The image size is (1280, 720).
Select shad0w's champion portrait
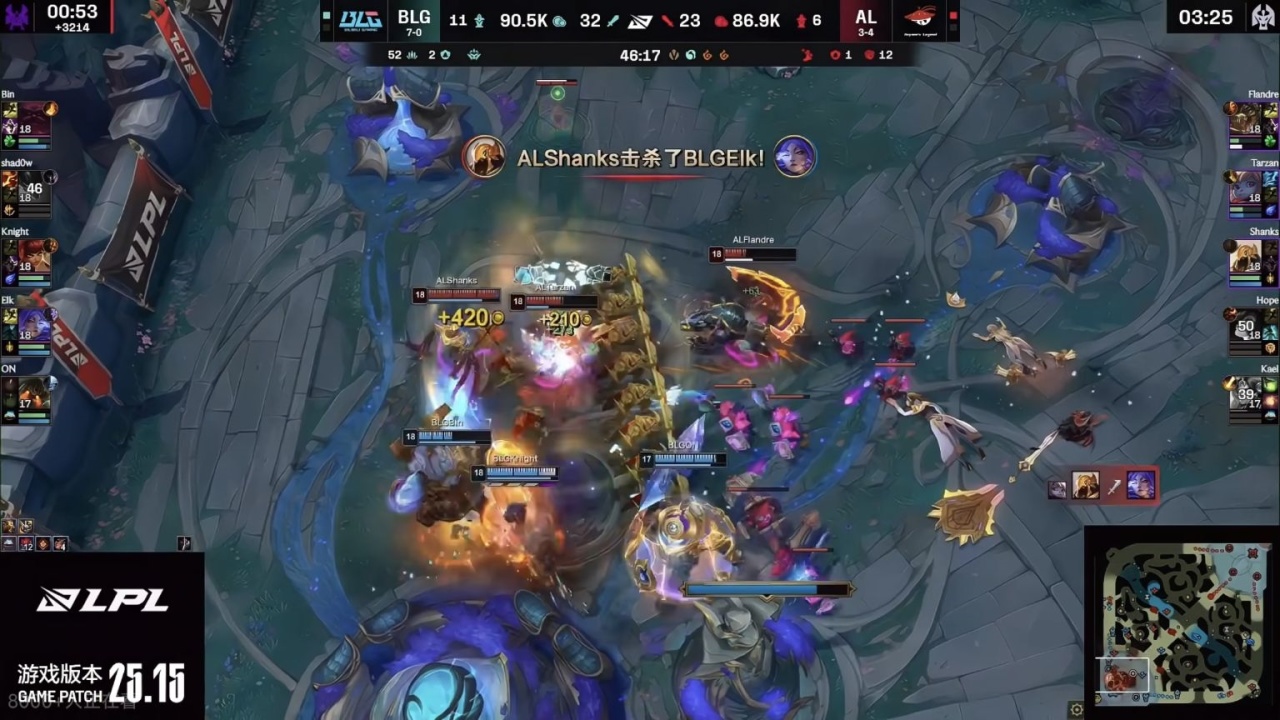pyautogui.click(x=33, y=187)
